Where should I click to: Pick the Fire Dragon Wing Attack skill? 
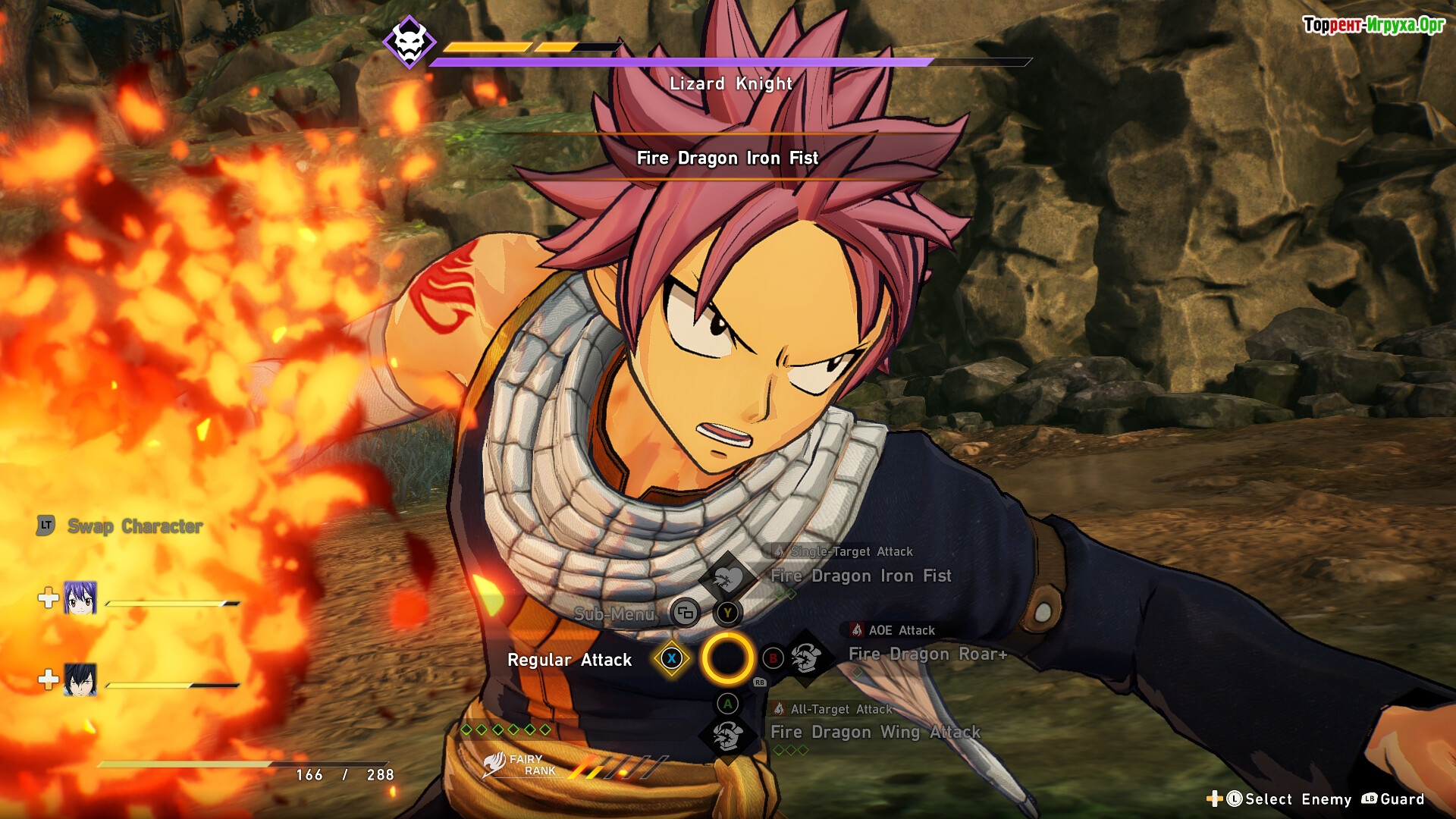click(875, 733)
